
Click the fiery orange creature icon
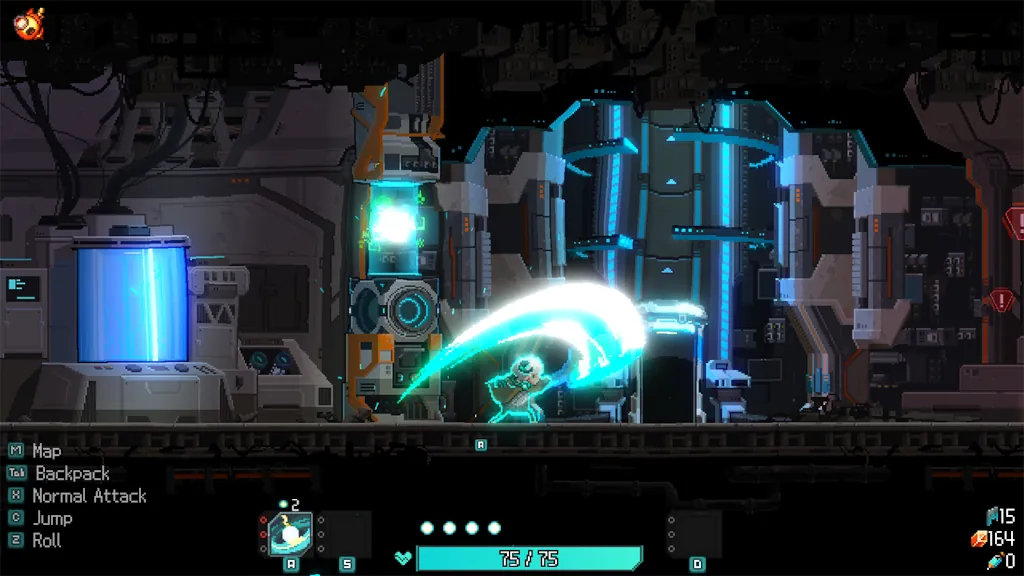28,22
